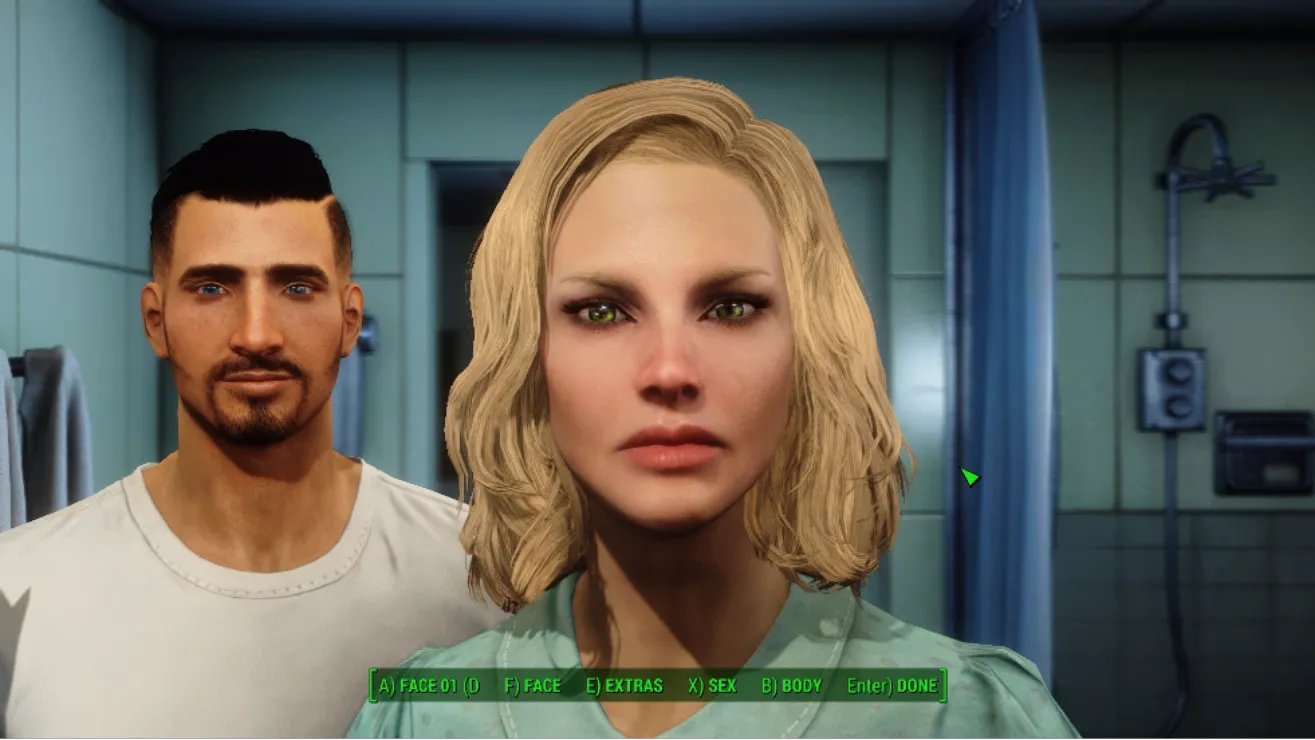Image resolution: width=1315 pixels, height=740 pixels.
Task: Open the Body shape editor
Action: (791, 686)
